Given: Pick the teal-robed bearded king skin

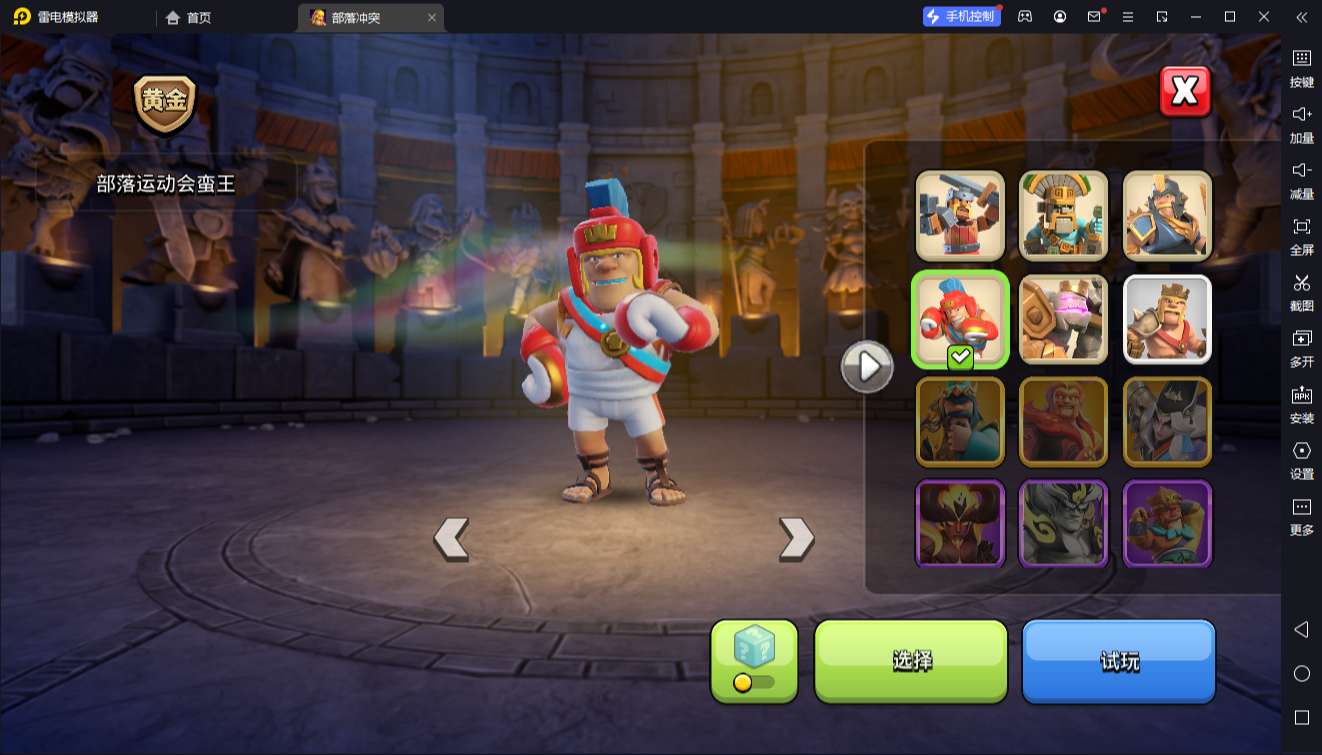Looking at the screenshot, I should [961, 422].
